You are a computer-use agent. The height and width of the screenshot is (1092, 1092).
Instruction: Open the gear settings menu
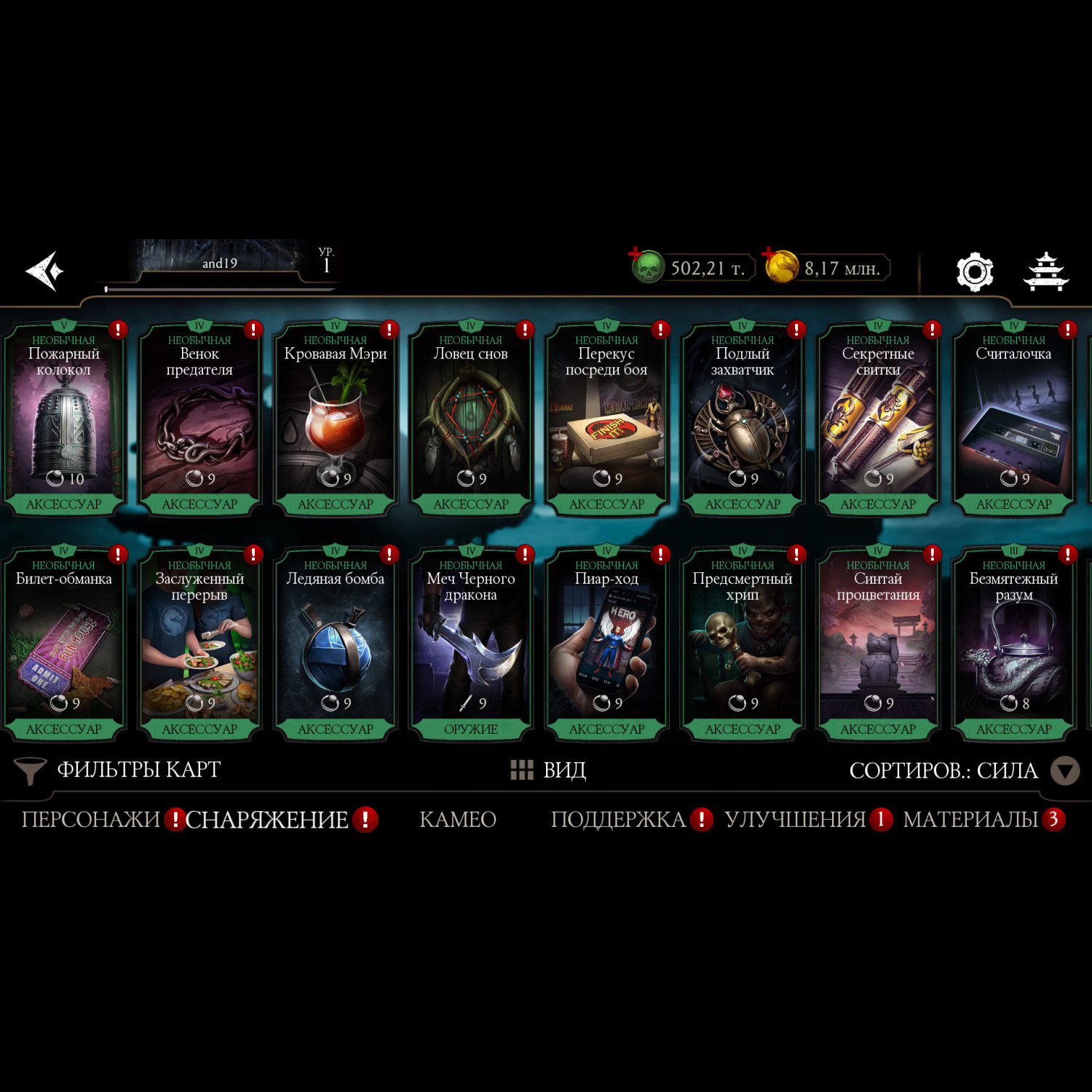pos(974,272)
